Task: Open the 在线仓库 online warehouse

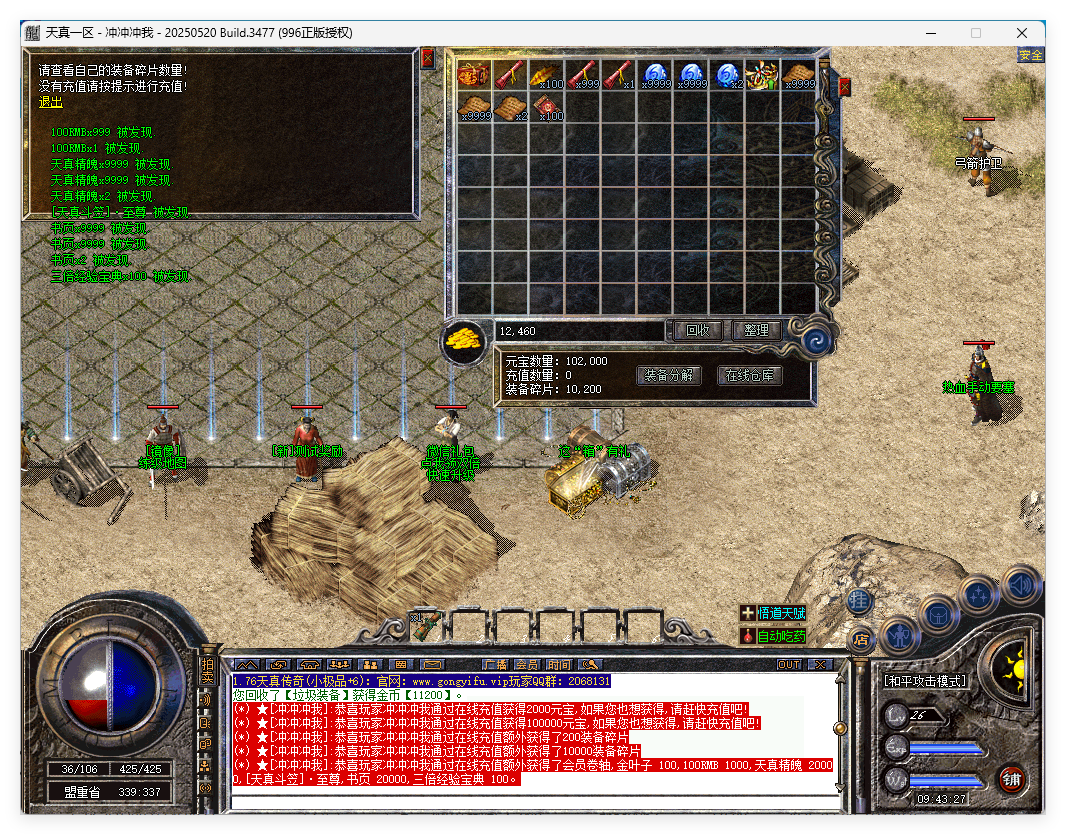Action: [x=749, y=376]
